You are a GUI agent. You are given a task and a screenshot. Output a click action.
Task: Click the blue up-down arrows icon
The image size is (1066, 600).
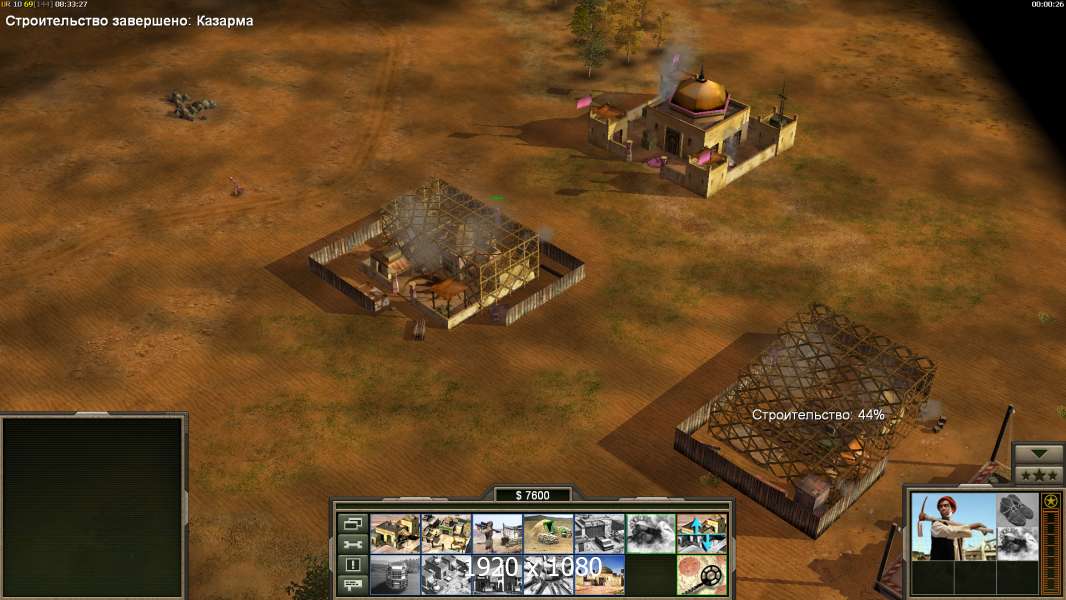pos(701,533)
